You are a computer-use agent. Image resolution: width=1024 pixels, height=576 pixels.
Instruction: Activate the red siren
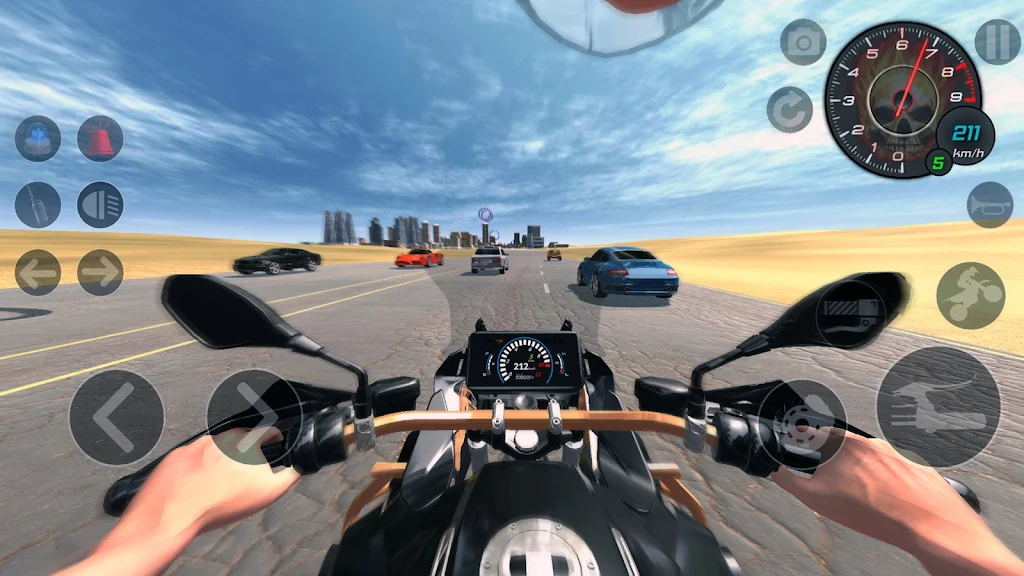pos(100,139)
